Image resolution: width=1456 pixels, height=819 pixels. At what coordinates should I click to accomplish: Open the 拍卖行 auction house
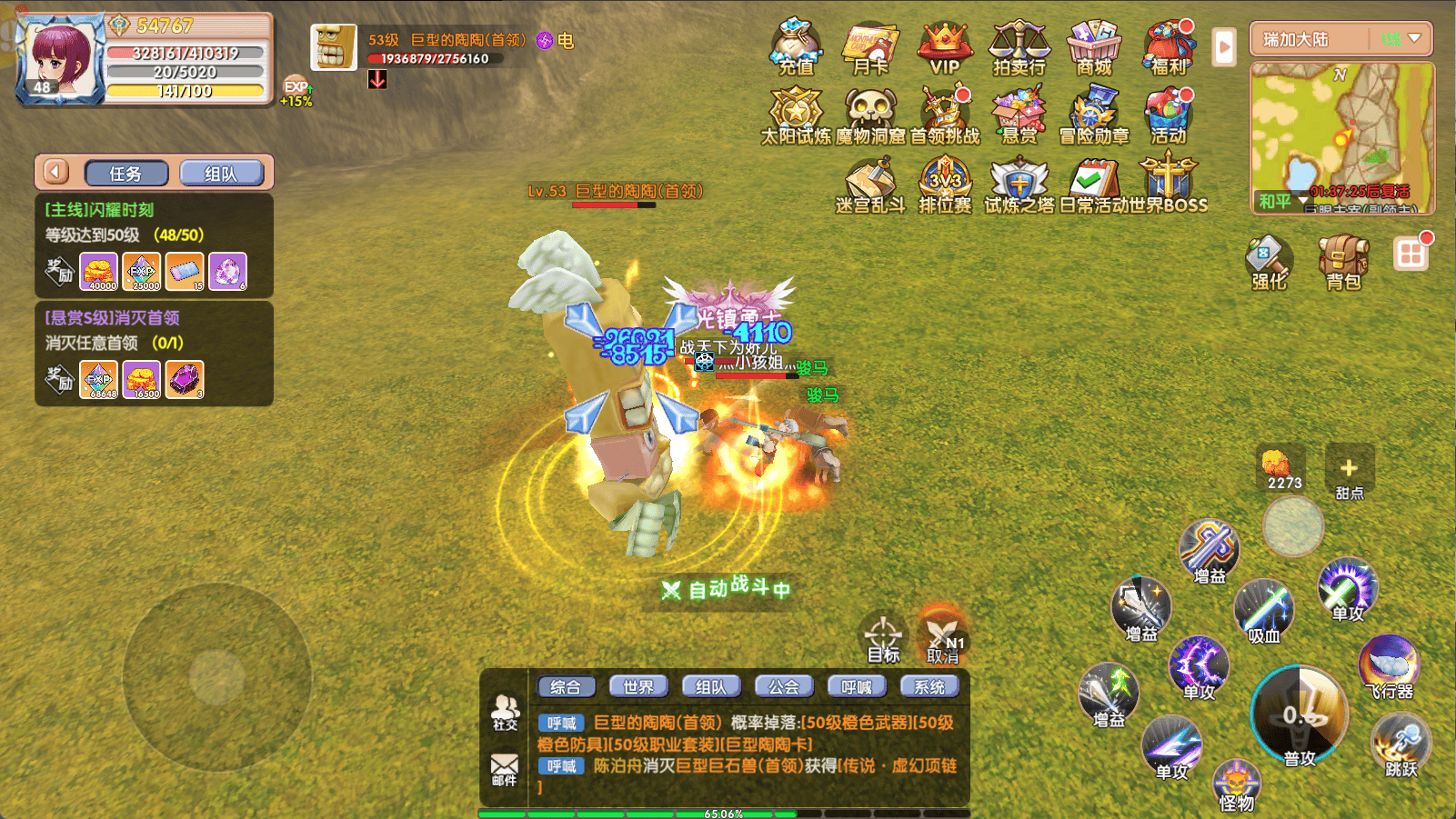point(1019,45)
